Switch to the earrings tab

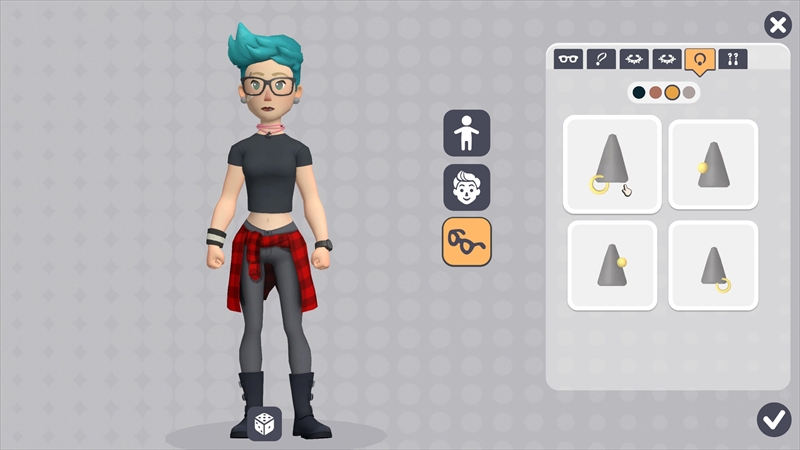[x=732, y=59]
